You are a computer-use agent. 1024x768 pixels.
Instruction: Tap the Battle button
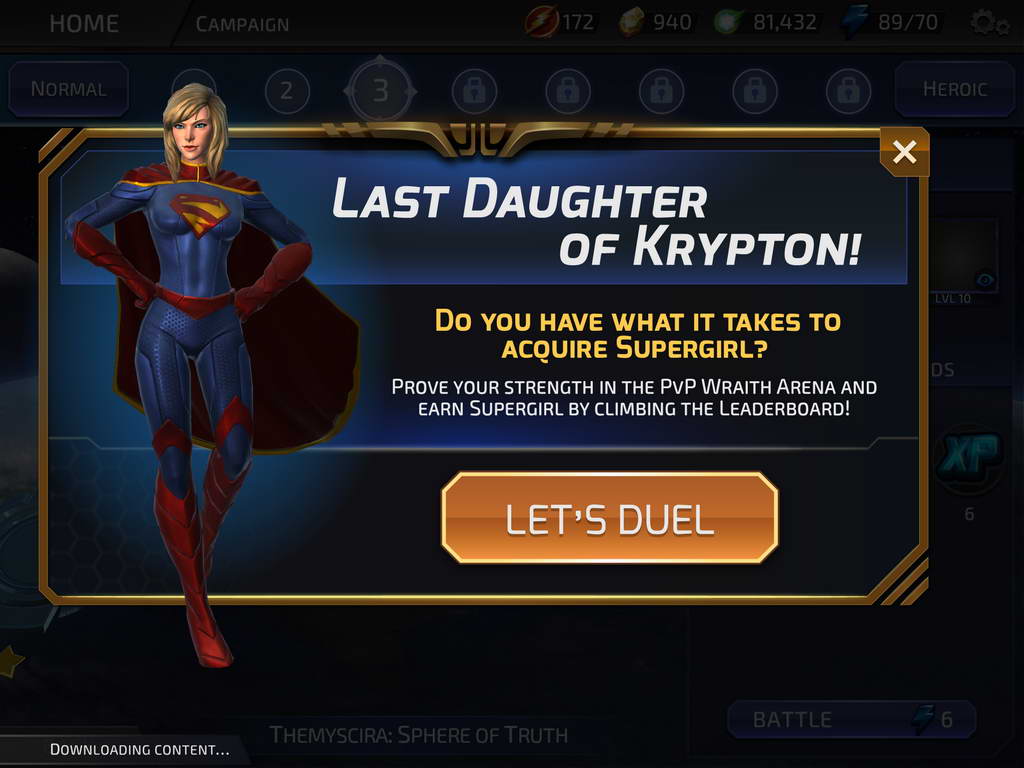point(850,719)
